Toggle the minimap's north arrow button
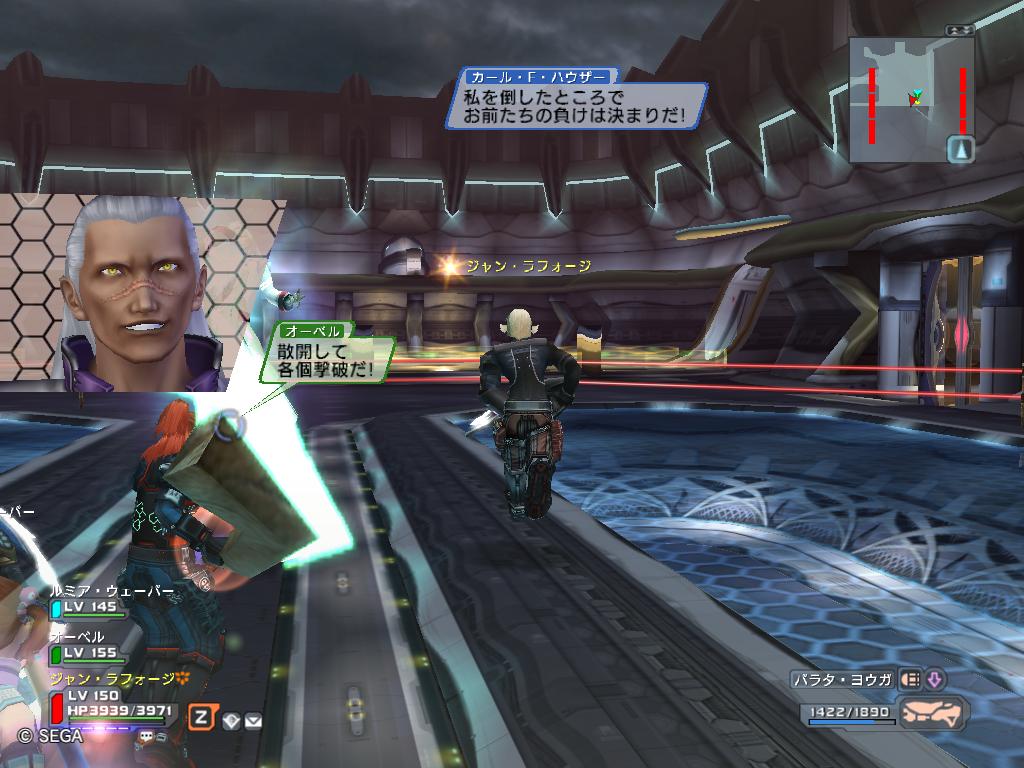 [961, 150]
